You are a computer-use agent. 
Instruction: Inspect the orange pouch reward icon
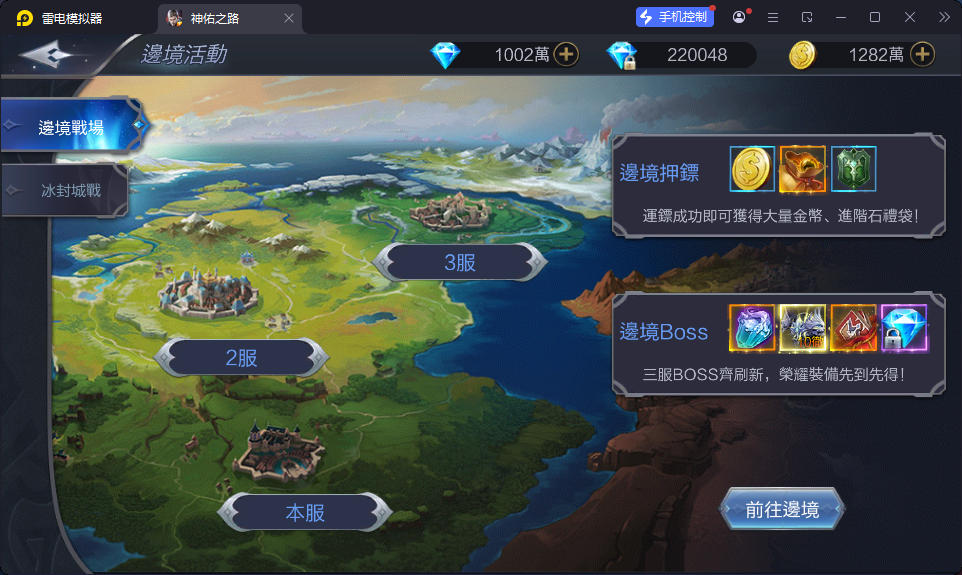click(x=803, y=169)
